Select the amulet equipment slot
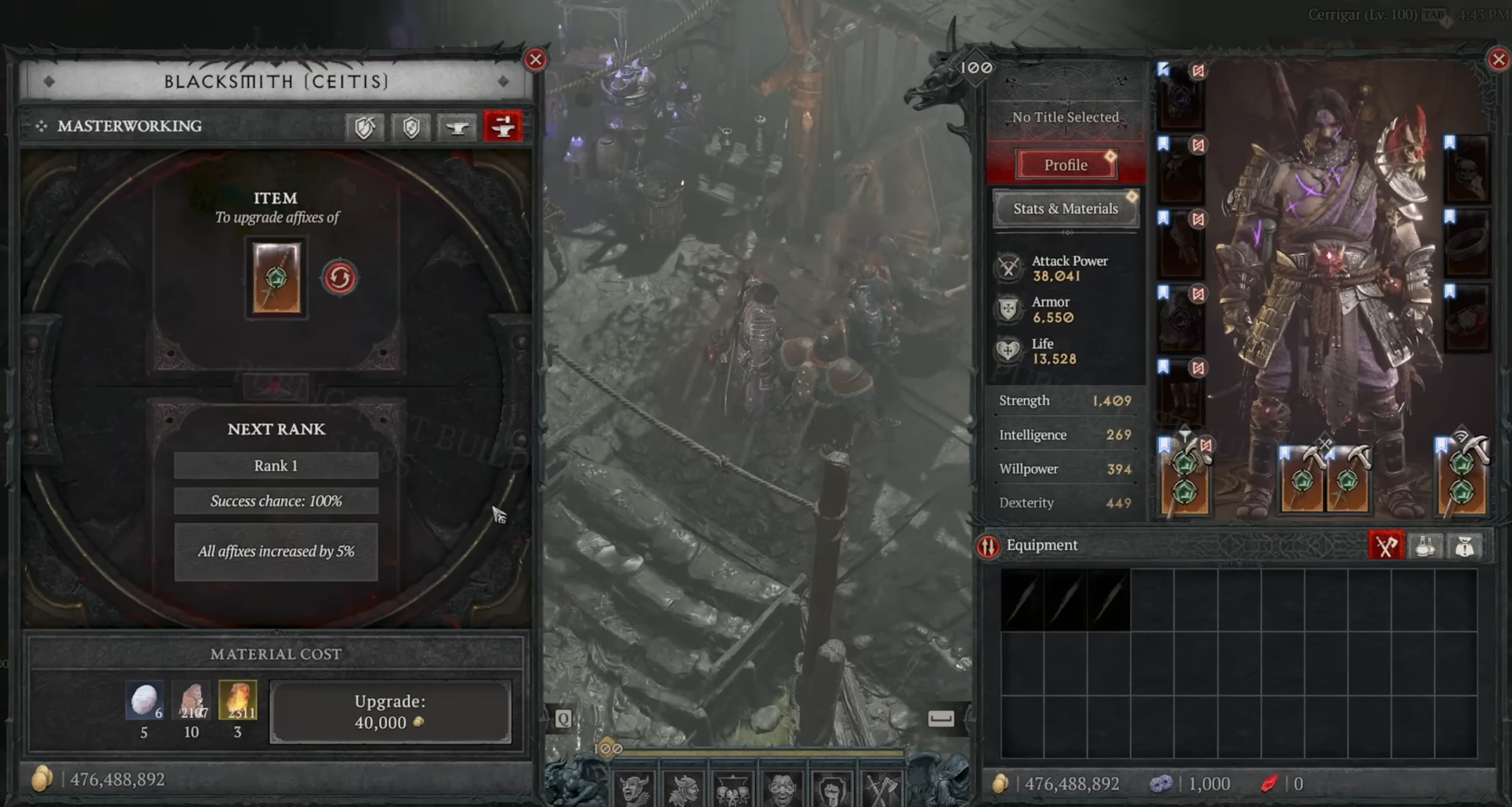1512x807 pixels. tap(1467, 170)
